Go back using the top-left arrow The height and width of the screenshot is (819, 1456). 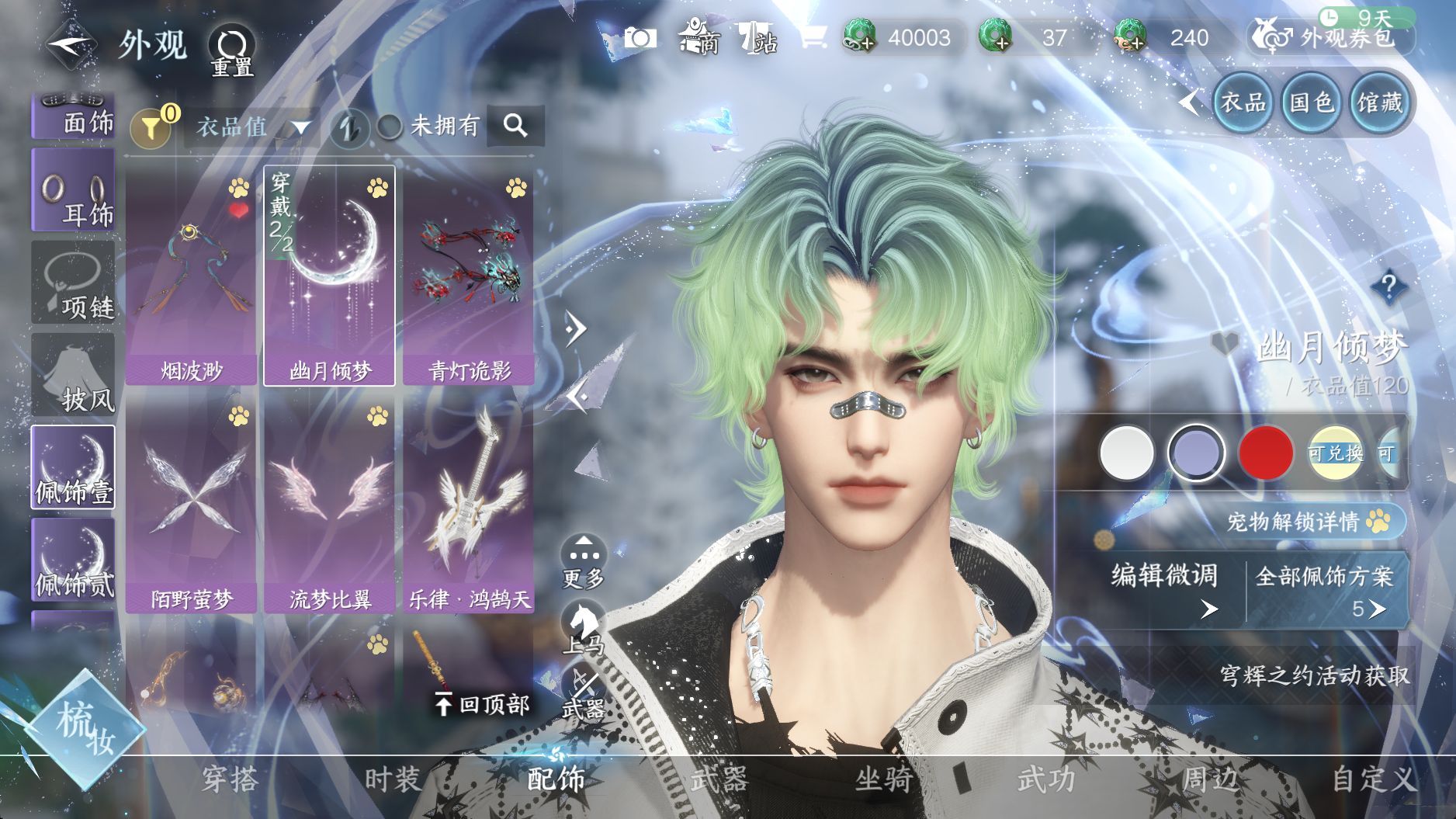71,44
